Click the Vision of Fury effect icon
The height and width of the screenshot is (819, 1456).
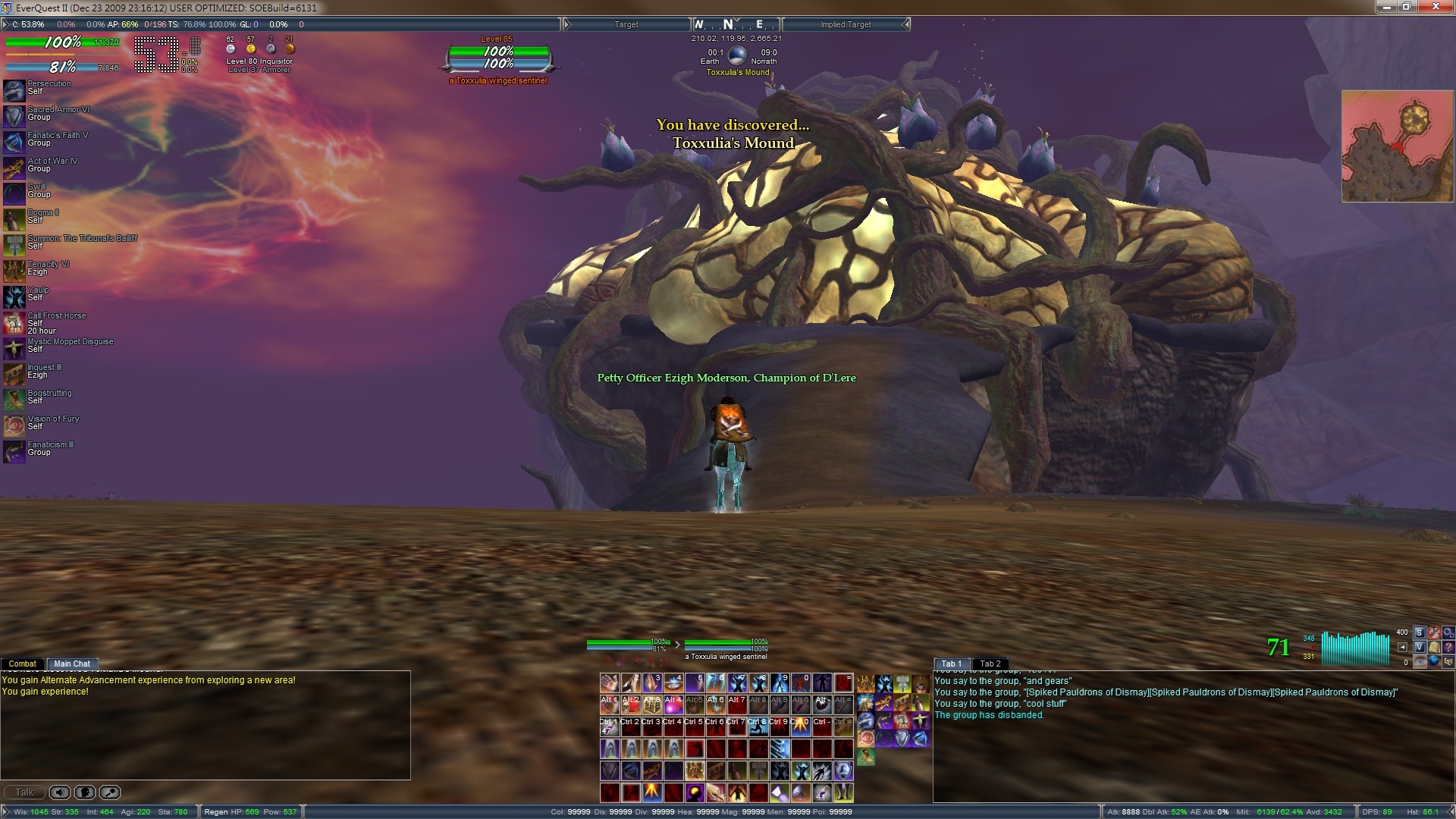(x=14, y=426)
